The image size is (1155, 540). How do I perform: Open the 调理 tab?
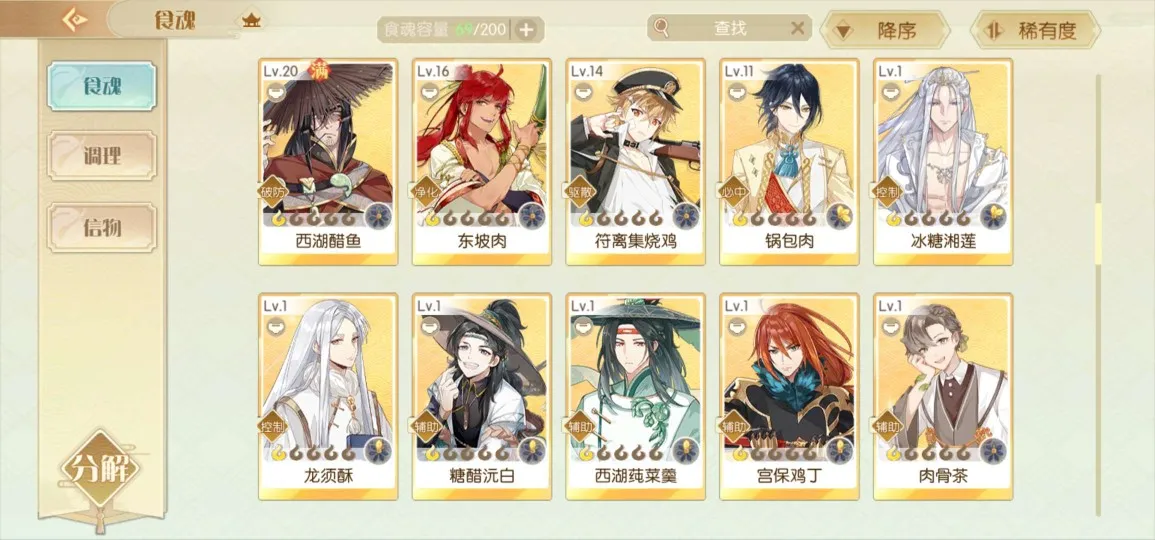point(103,155)
